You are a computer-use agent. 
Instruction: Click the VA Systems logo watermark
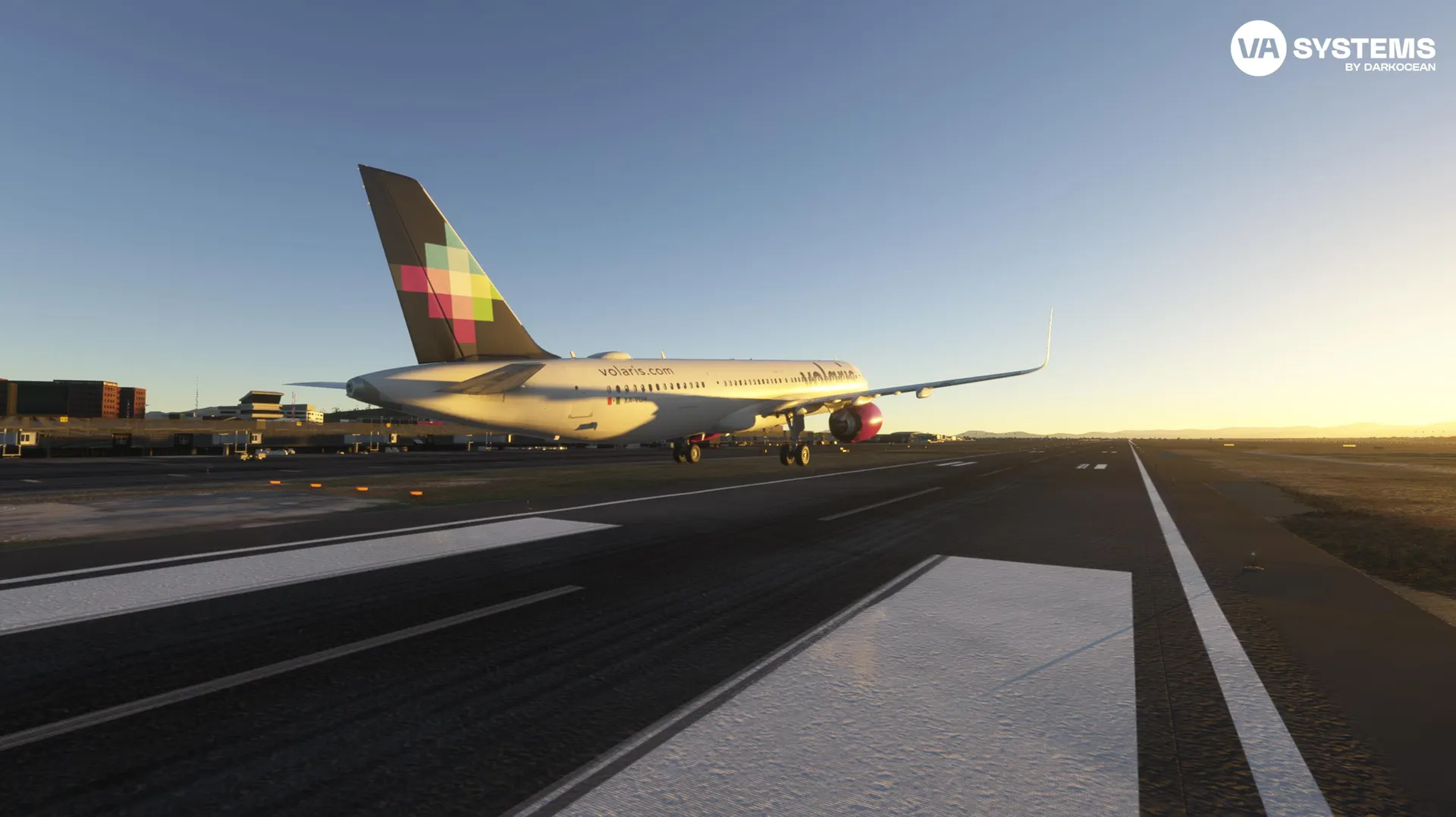tap(1332, 49)
